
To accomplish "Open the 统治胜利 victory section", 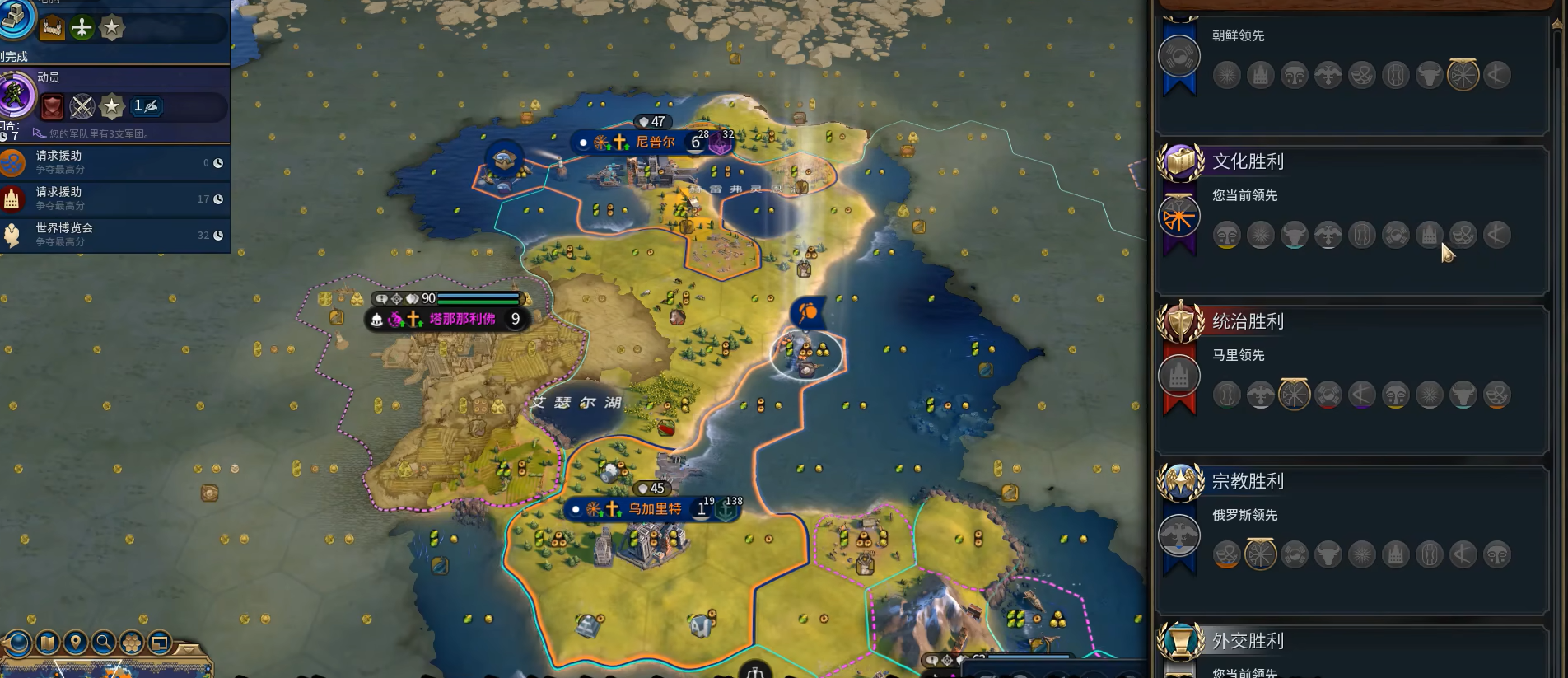I will pos(1248,321).
